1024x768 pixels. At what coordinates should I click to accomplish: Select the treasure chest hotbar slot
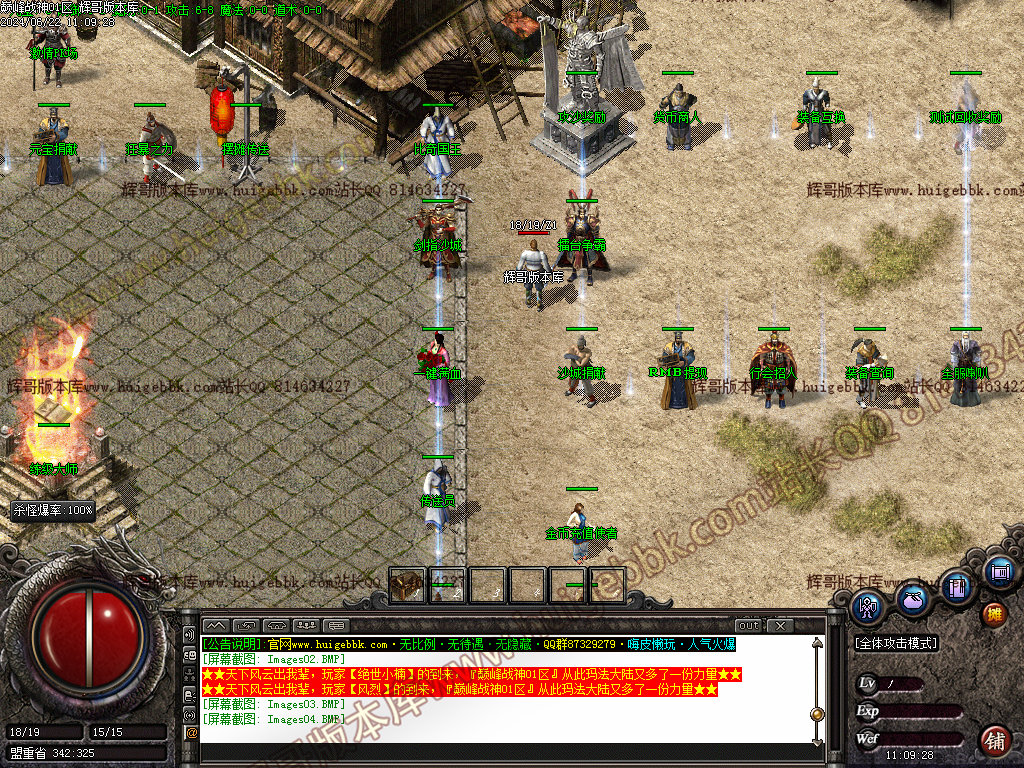click(x=408, y=586)
